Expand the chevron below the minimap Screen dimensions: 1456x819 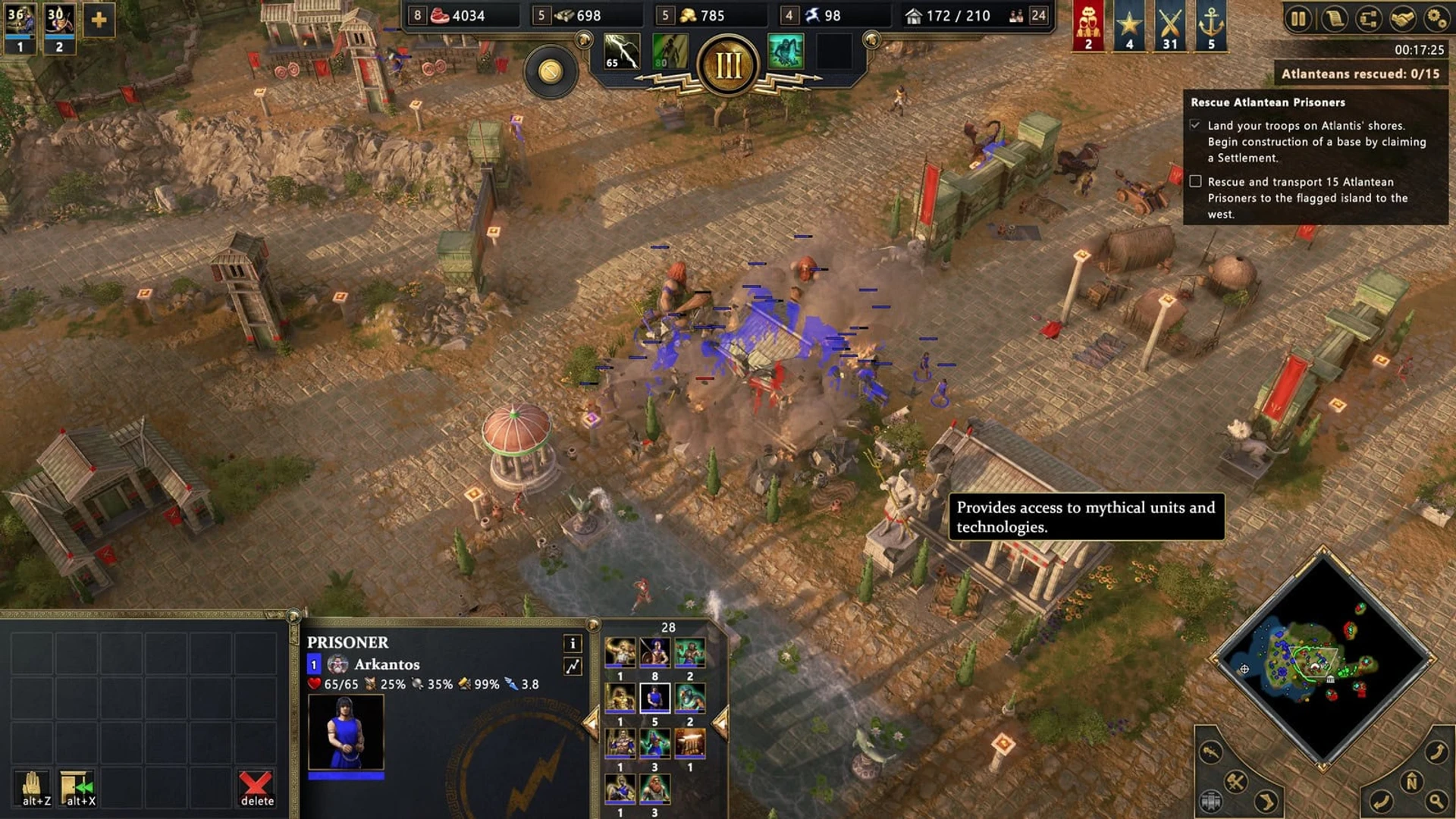[x=1266, y=802]
